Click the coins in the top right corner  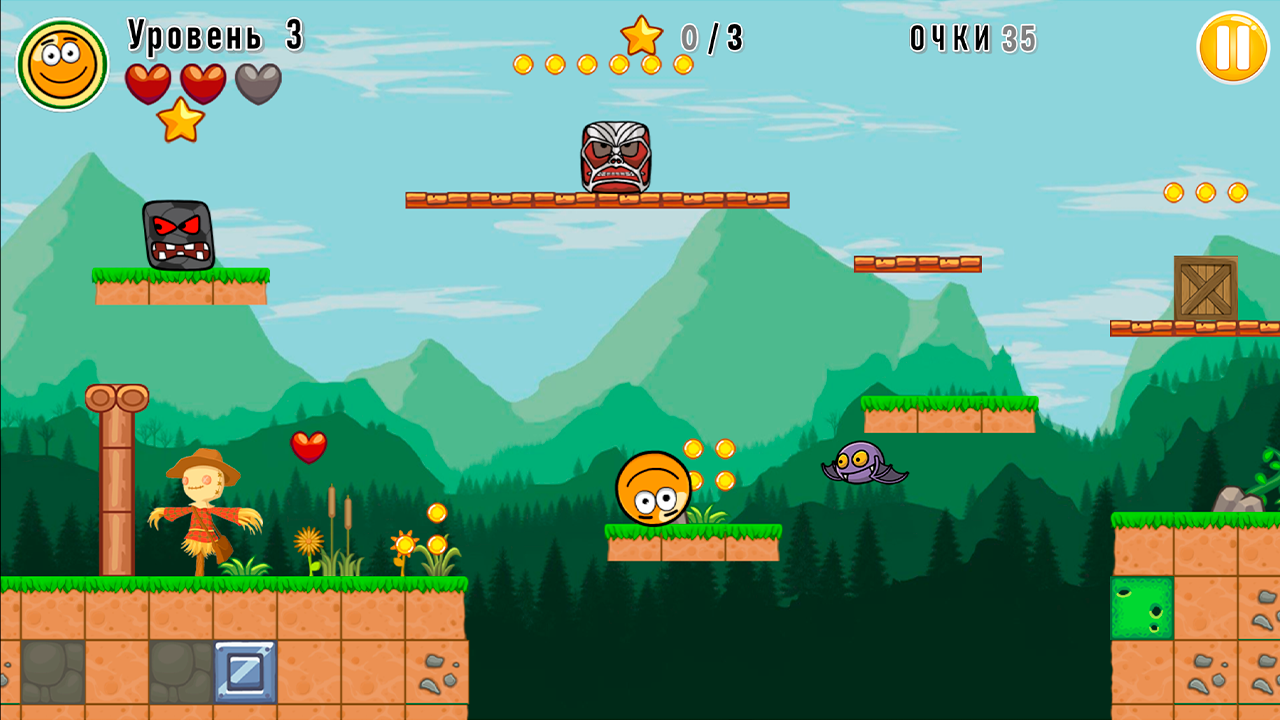[1205, 191]
